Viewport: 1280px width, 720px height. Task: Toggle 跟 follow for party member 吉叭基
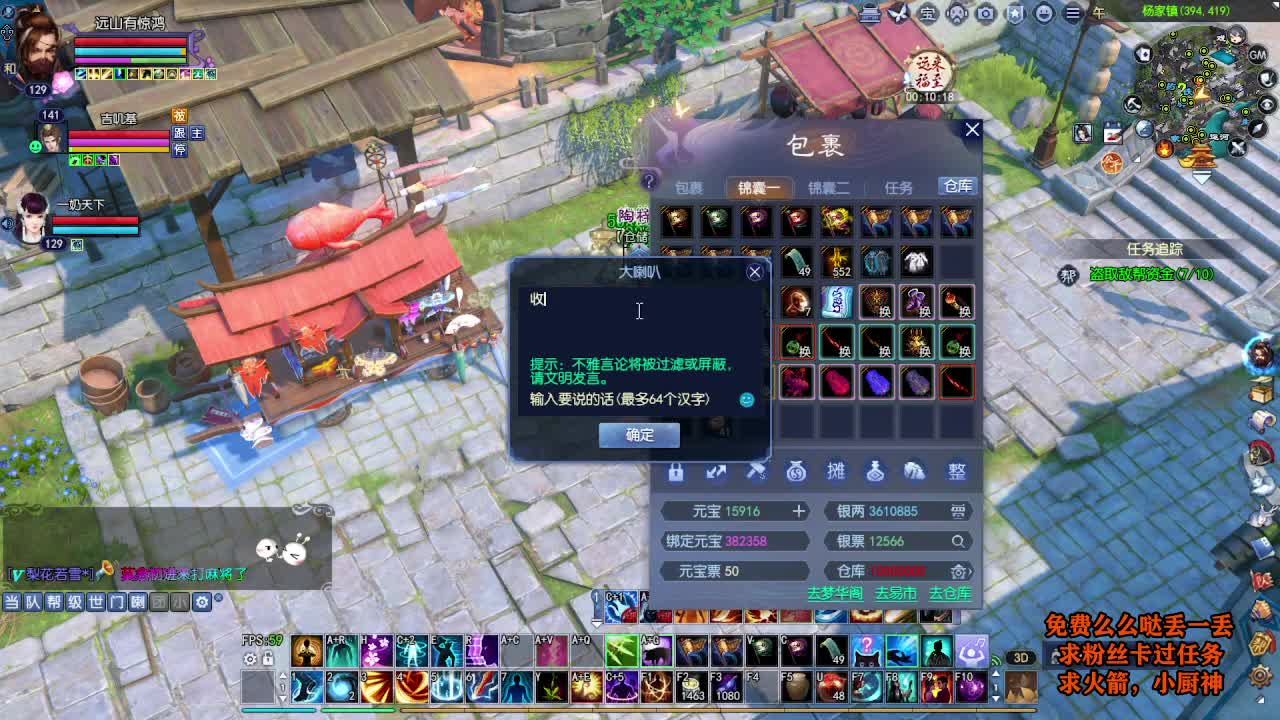[x=181, y=133]
